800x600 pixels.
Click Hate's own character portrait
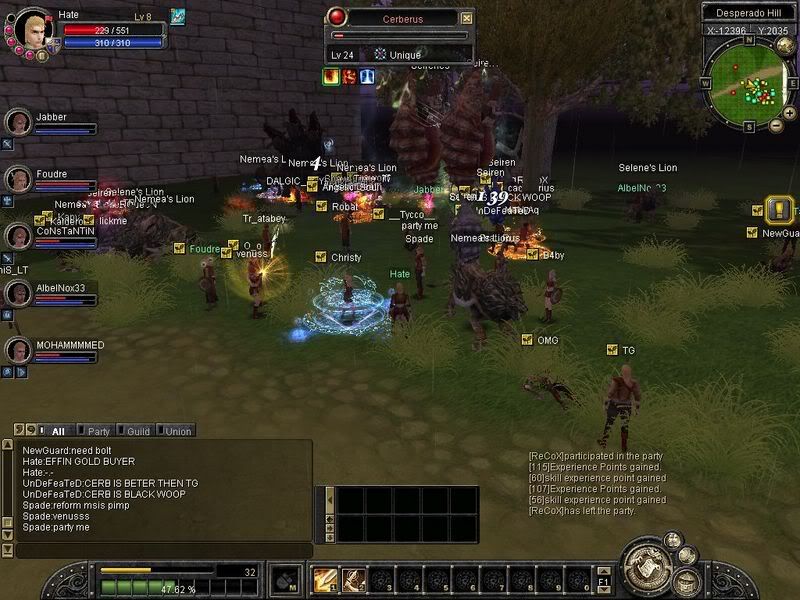click(30, 28)
